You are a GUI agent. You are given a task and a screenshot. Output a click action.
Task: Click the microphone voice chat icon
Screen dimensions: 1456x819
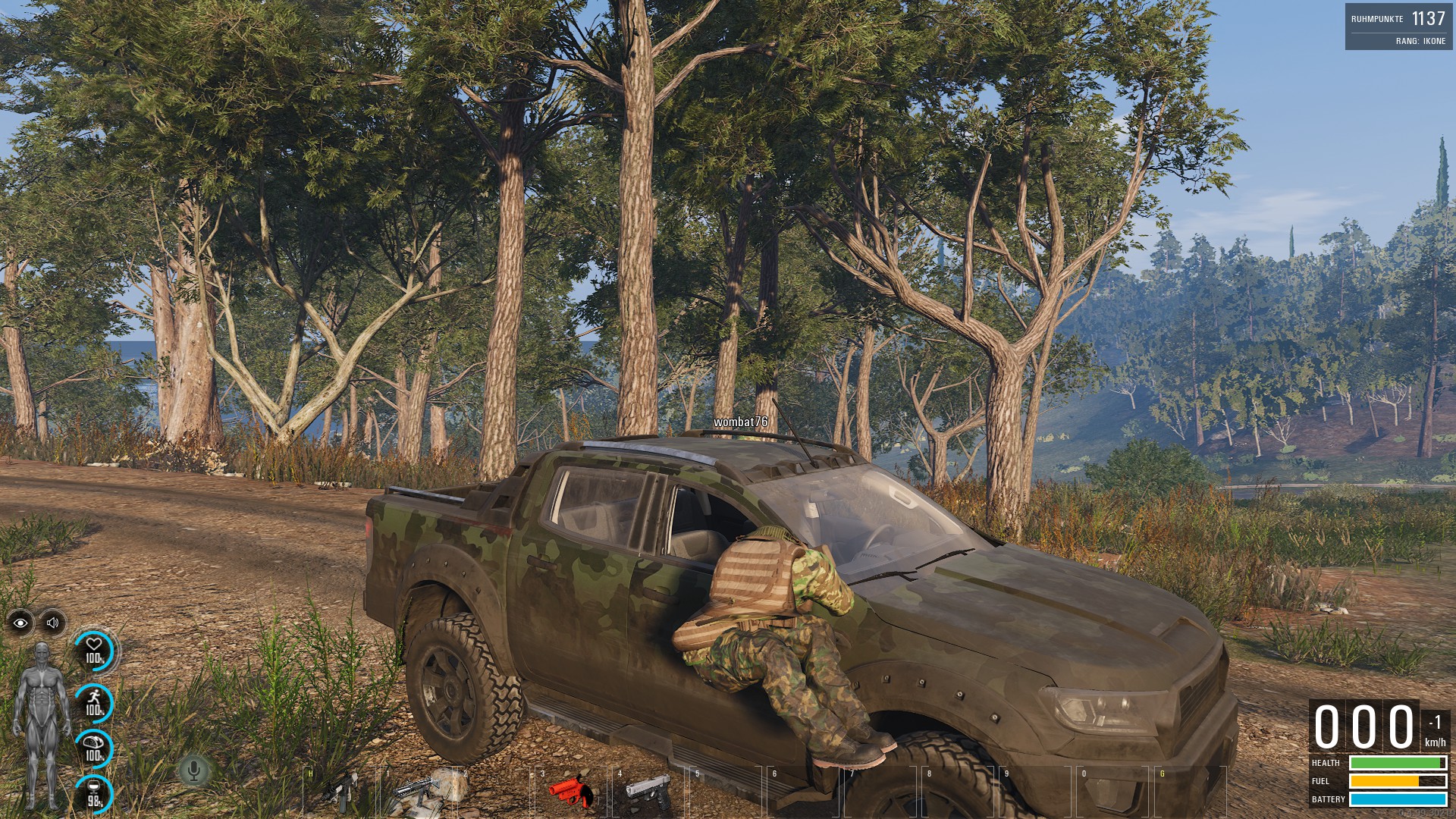coord(193,771)
